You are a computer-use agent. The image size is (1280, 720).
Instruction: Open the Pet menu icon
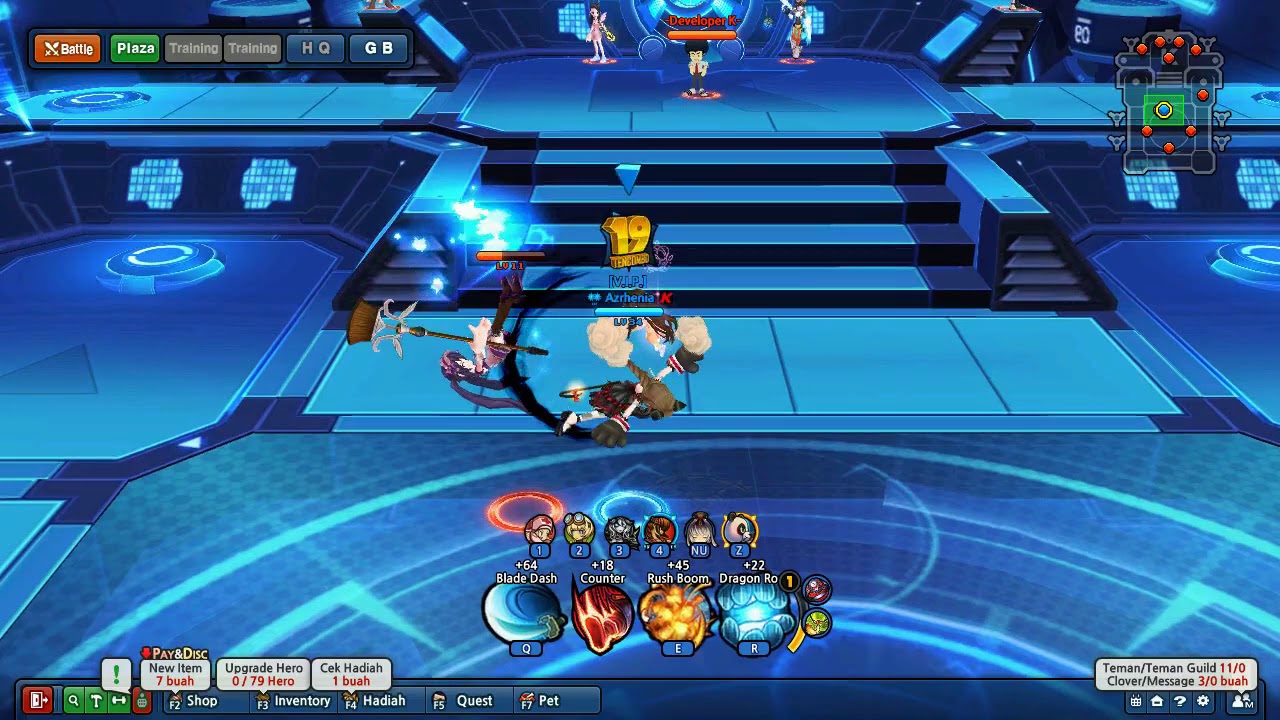coord(523,701)
